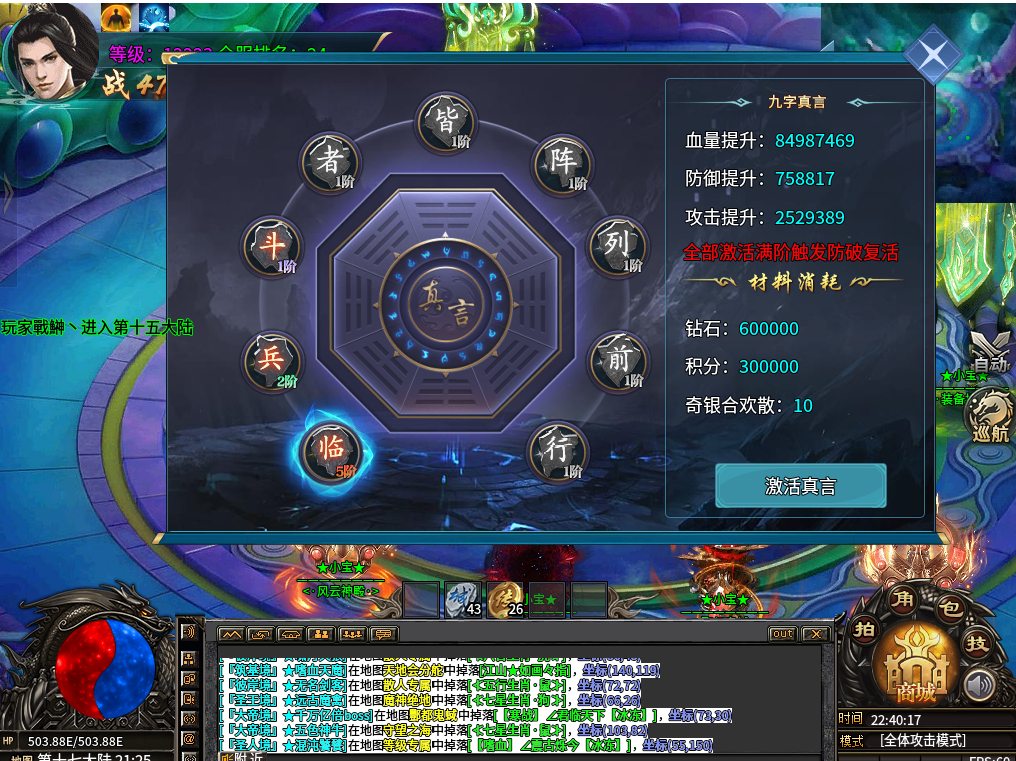Select the 临 mantra rune
Image resolution: width=1016 pixels, height=761 pixels.
(330, 452)
